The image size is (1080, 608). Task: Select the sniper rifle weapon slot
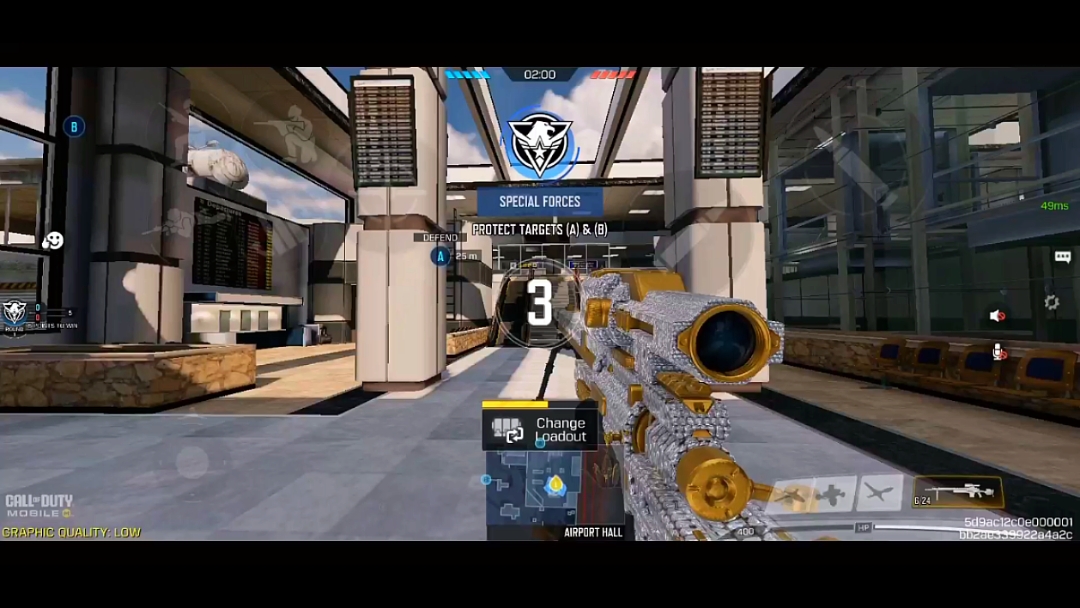pos(957,492)
